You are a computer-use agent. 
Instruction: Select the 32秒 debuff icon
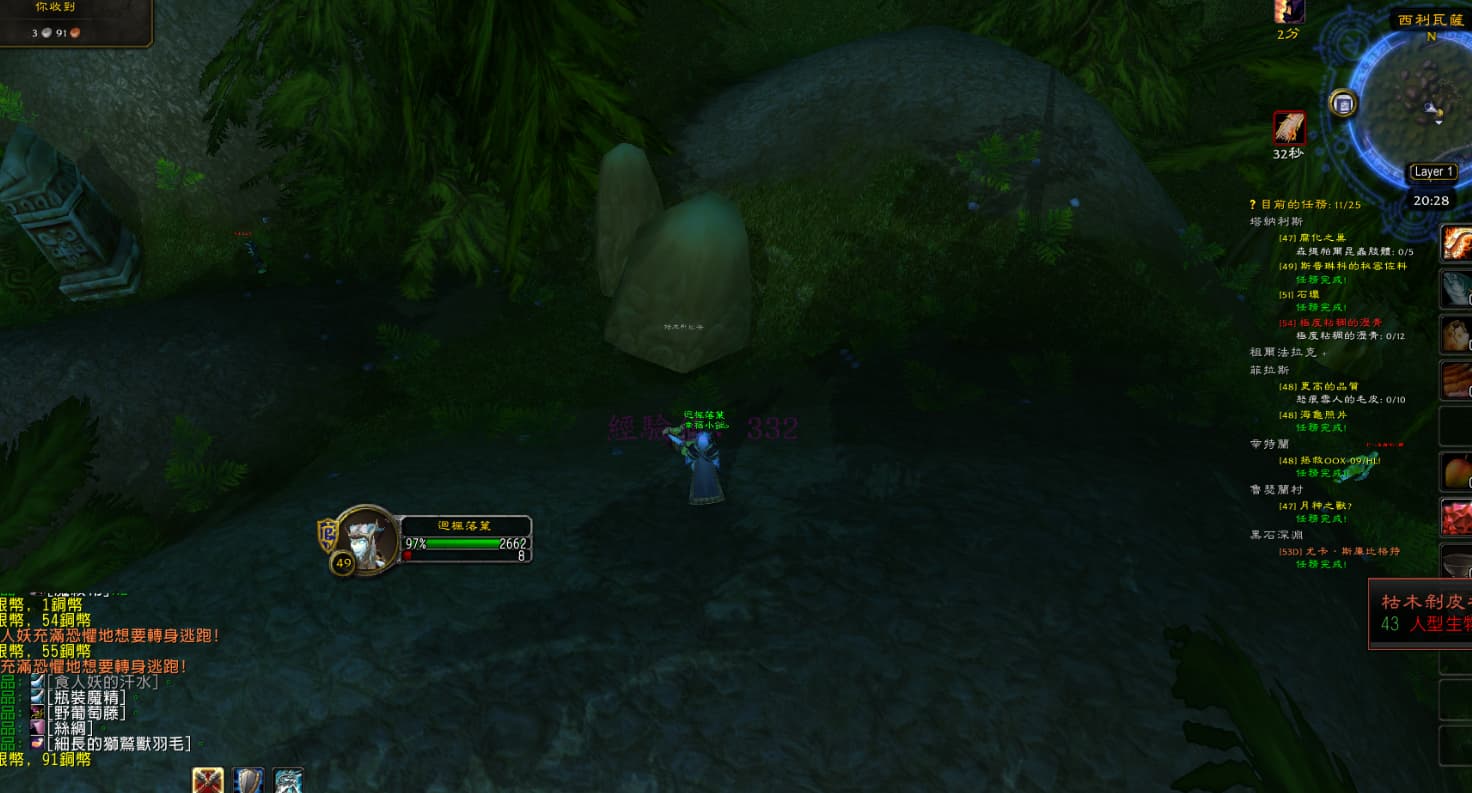(1289, 128)
